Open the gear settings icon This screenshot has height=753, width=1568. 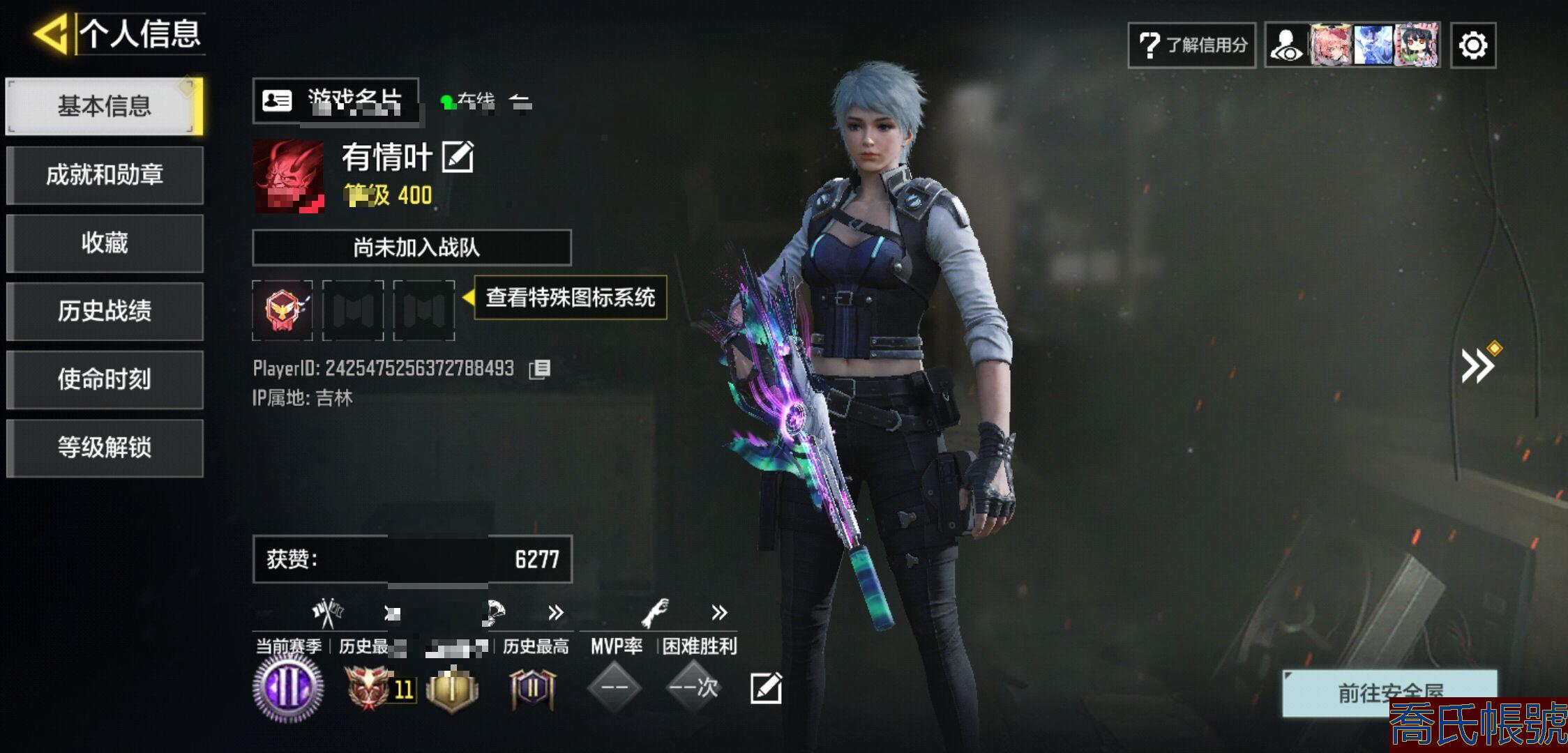click(x=1472, y=46)
